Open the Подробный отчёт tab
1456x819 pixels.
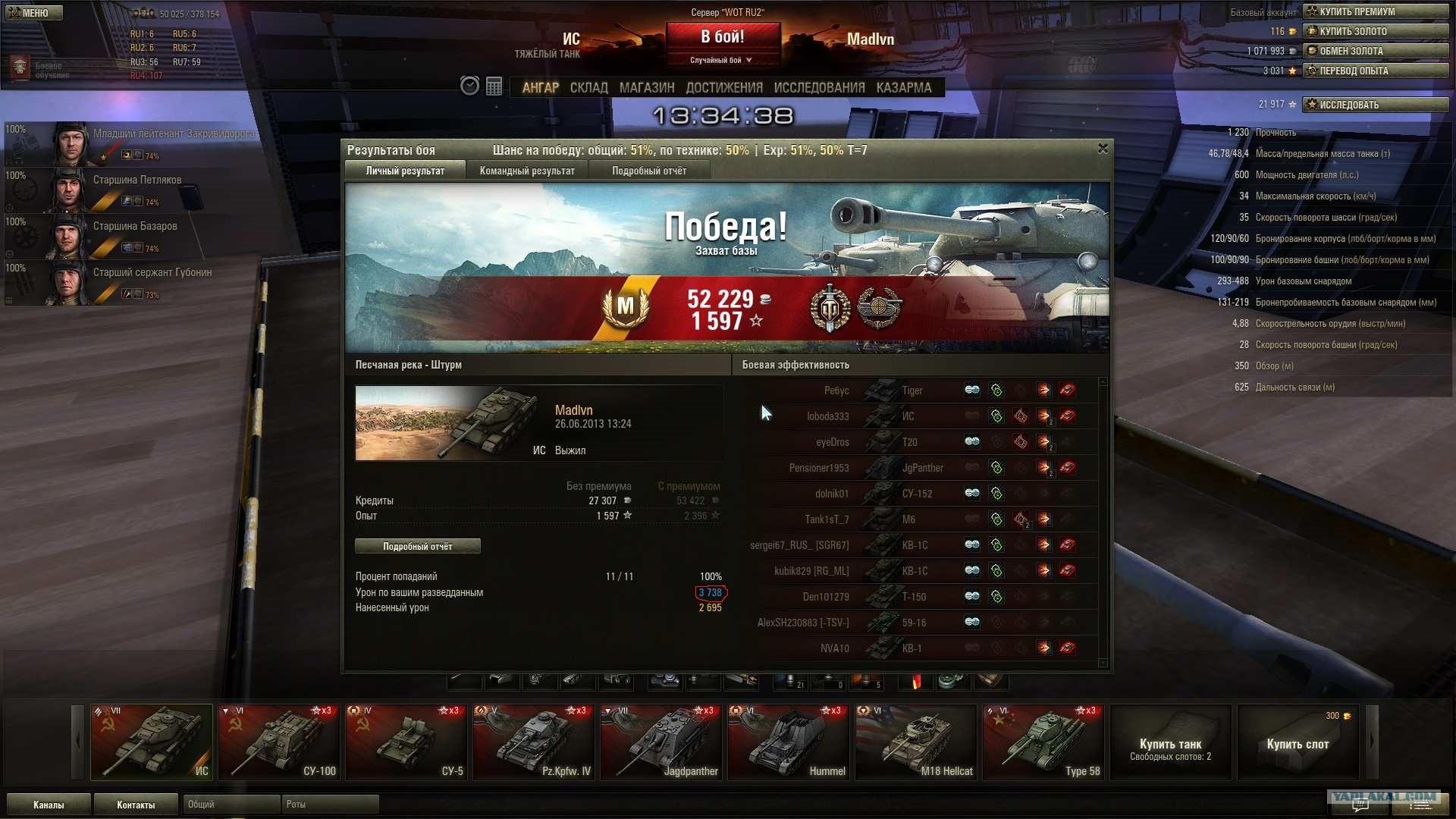[x=649, y=171]
